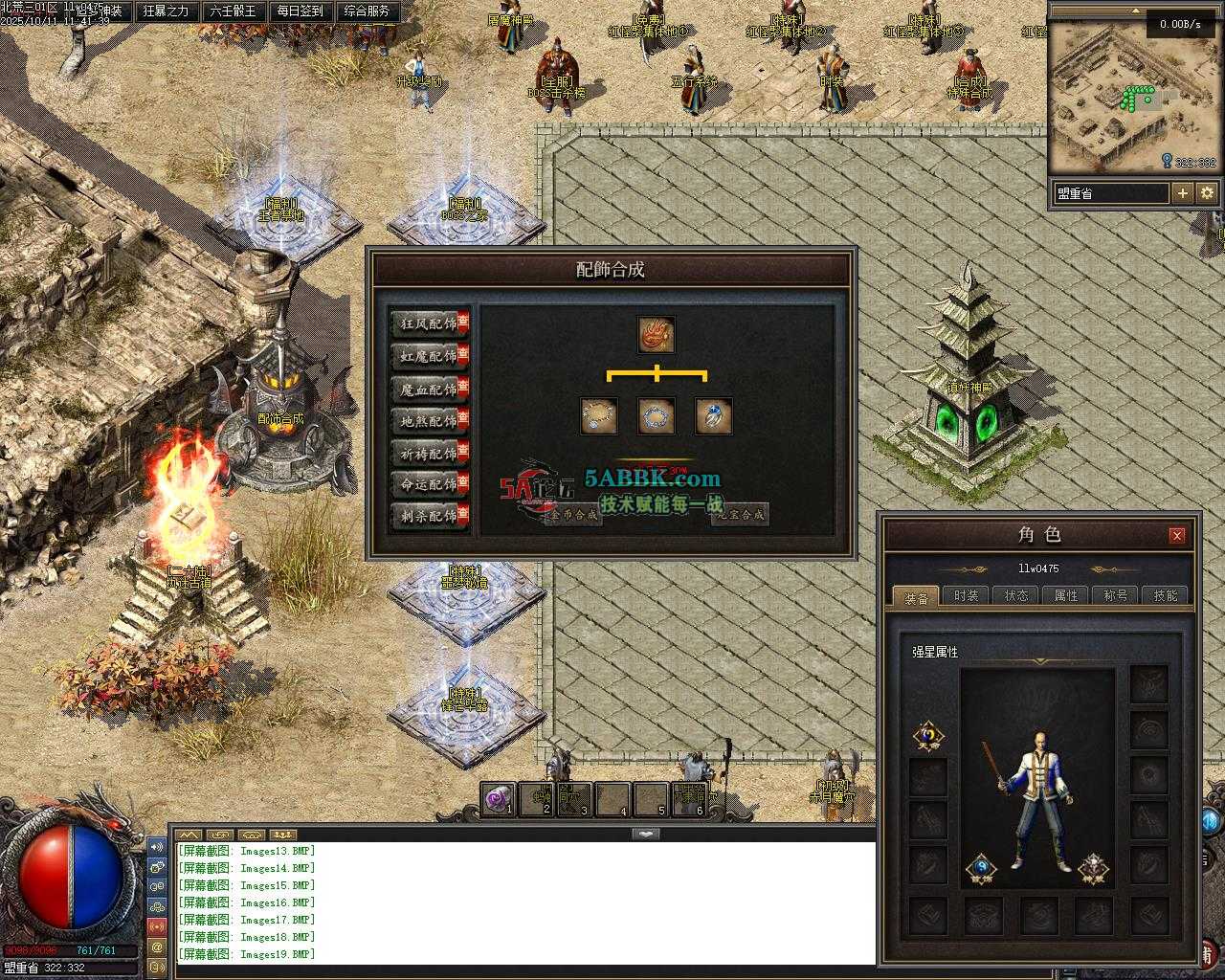Select the 刺杀配饰 category
The width and height of the screenshot is (1225, 980).
(x=429, y=516)
